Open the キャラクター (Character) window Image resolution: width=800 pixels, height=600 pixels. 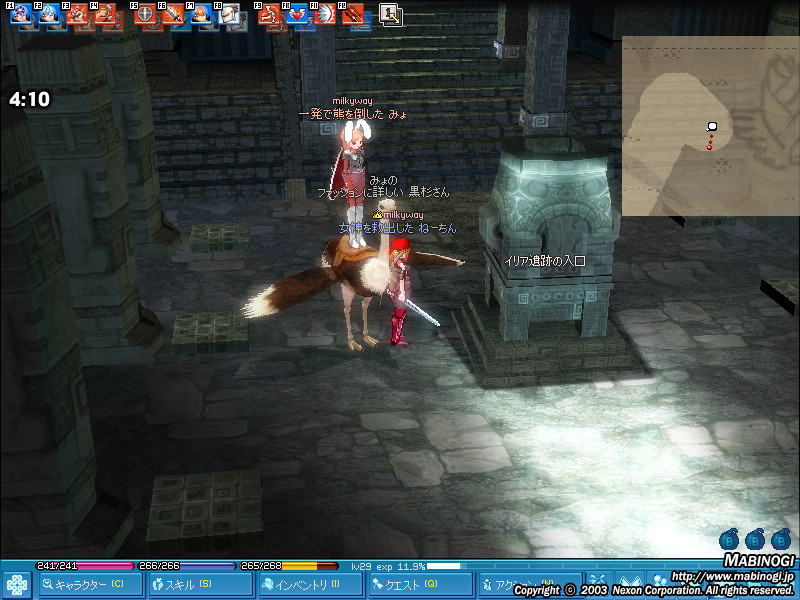88,584
